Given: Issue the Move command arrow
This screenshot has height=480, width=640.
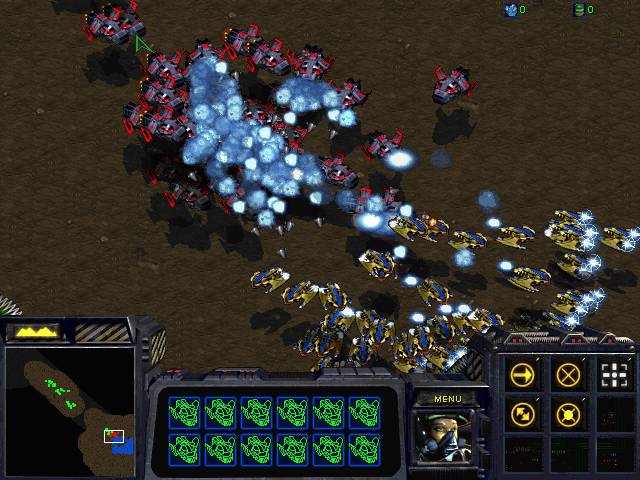Looking at the screenshot, I should pyautogui.click(x=522, y=375).
